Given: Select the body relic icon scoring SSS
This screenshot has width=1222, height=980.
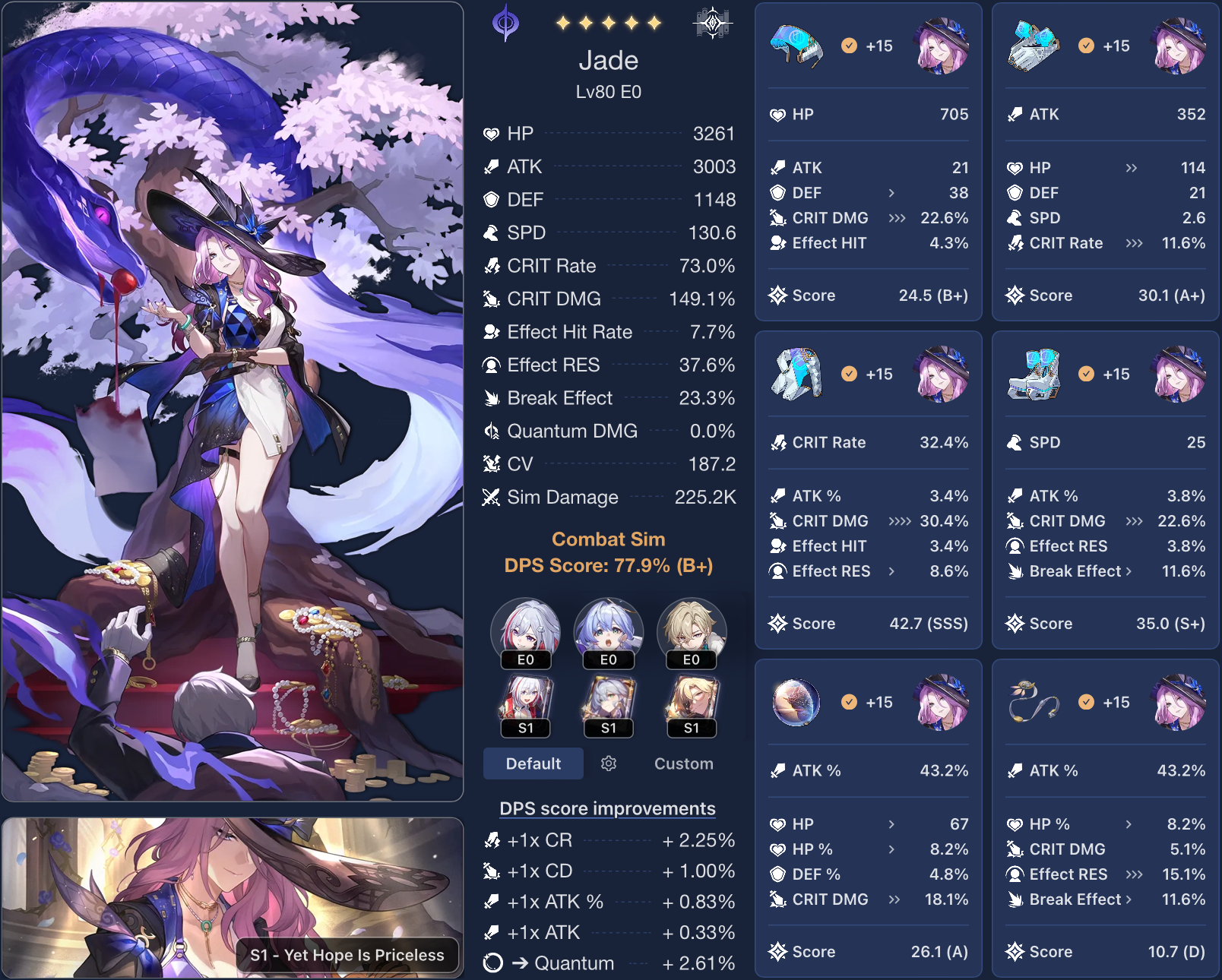Looking at the screenshot, I should [x=796, y=374].
